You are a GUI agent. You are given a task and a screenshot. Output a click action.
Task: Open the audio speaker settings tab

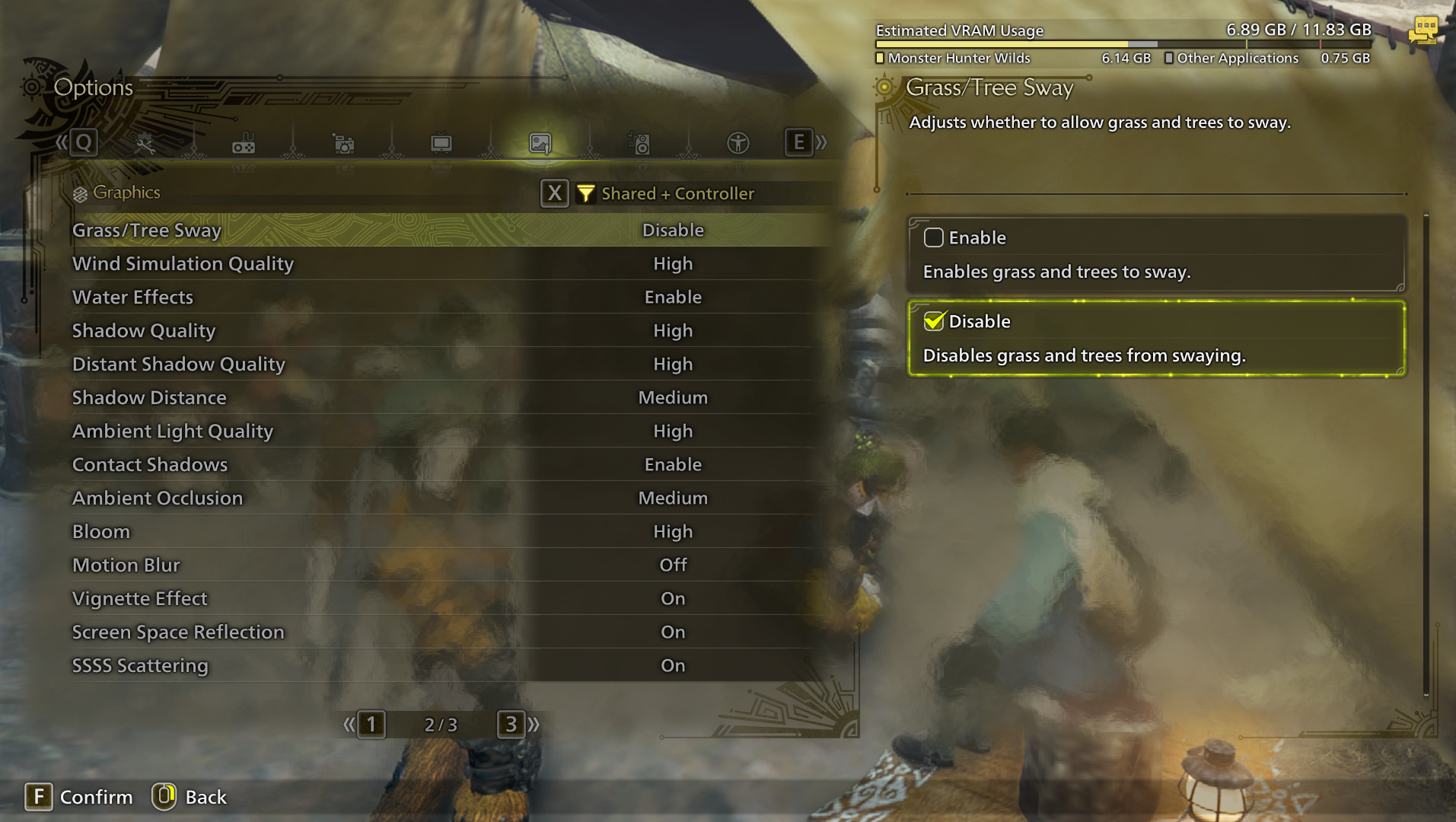tap(639, 143)
